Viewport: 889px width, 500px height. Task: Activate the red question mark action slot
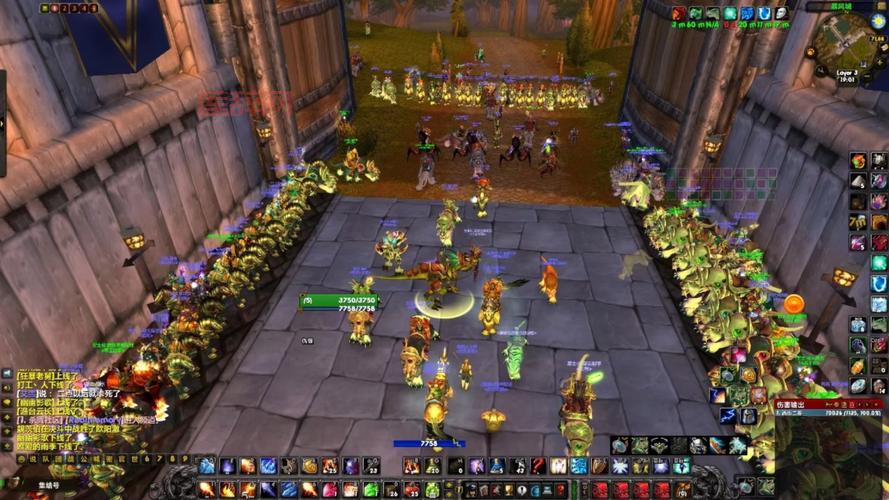tap(538, 466)
